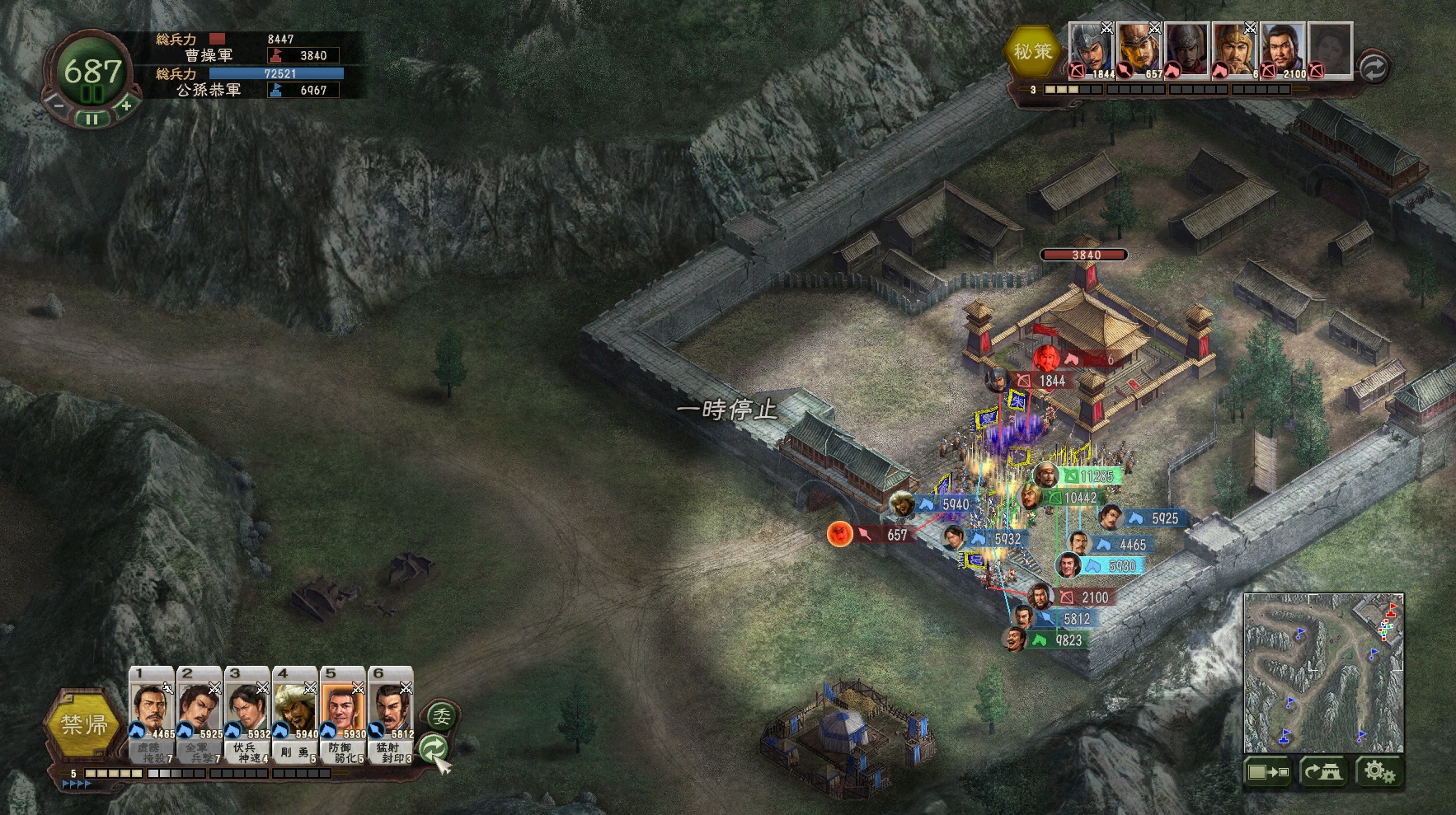Select officer card 6 with 猛射封印

[x=391, y=714]
